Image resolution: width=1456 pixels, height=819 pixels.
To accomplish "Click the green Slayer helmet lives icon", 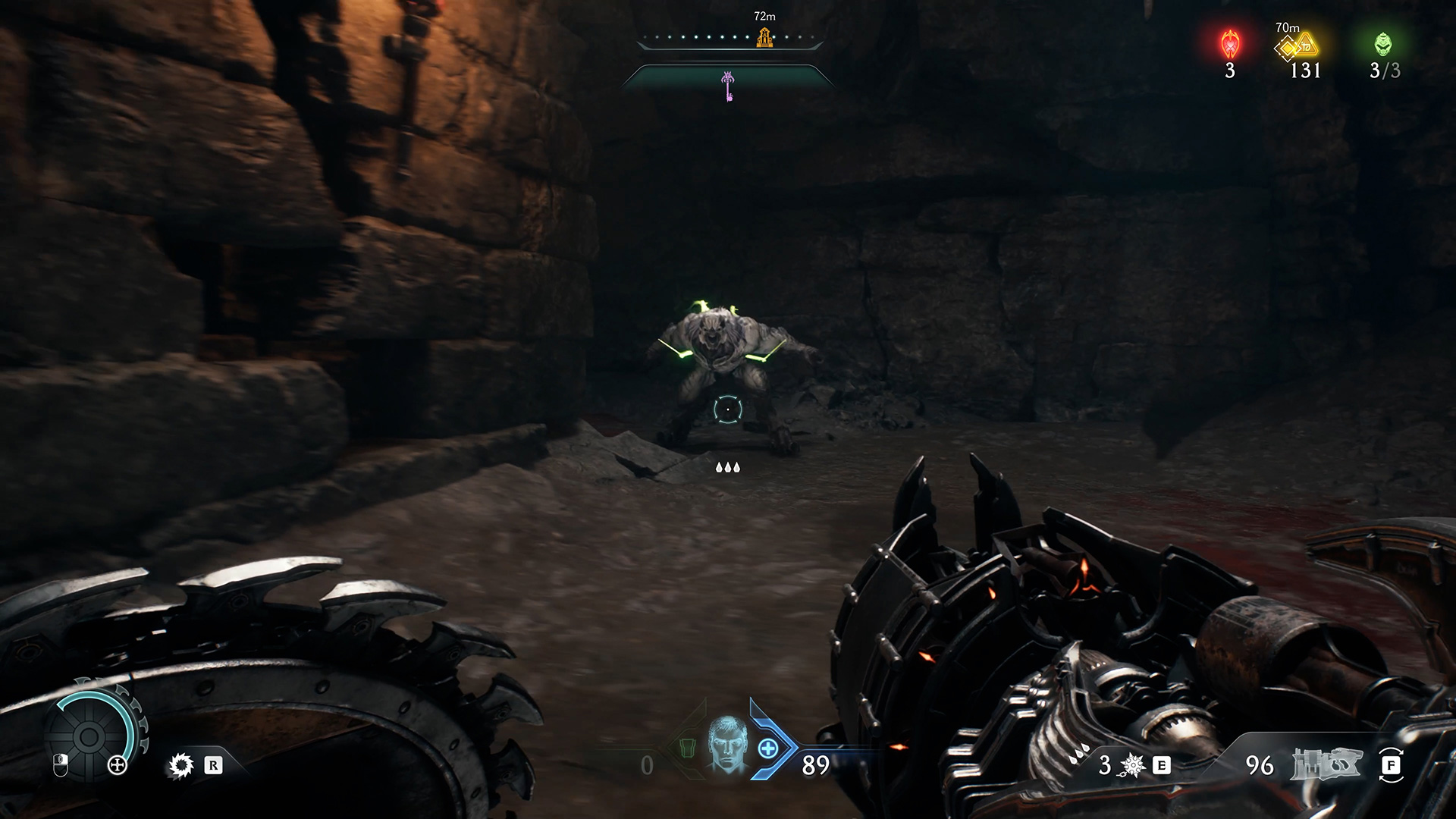I will pos(1383,45).
